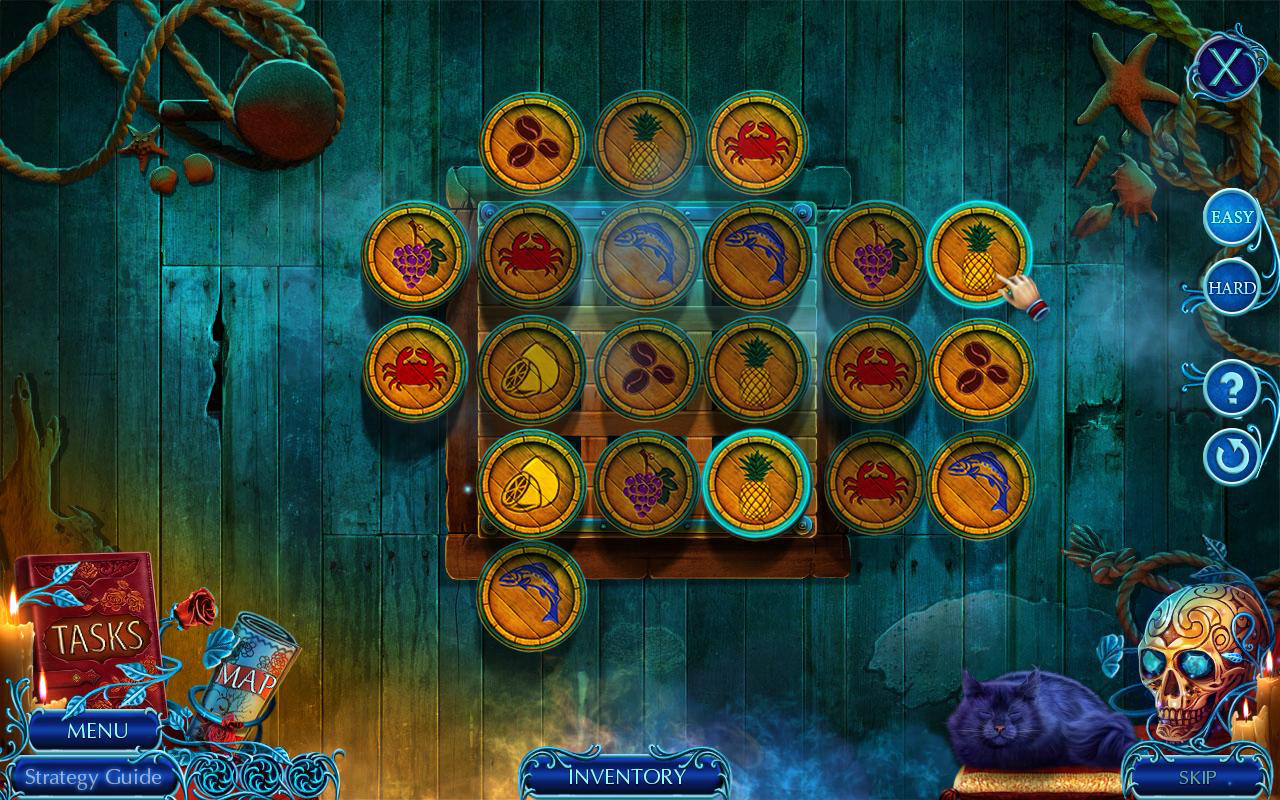Select the crab barrel on the far left middle row

[x=417, y=370]
